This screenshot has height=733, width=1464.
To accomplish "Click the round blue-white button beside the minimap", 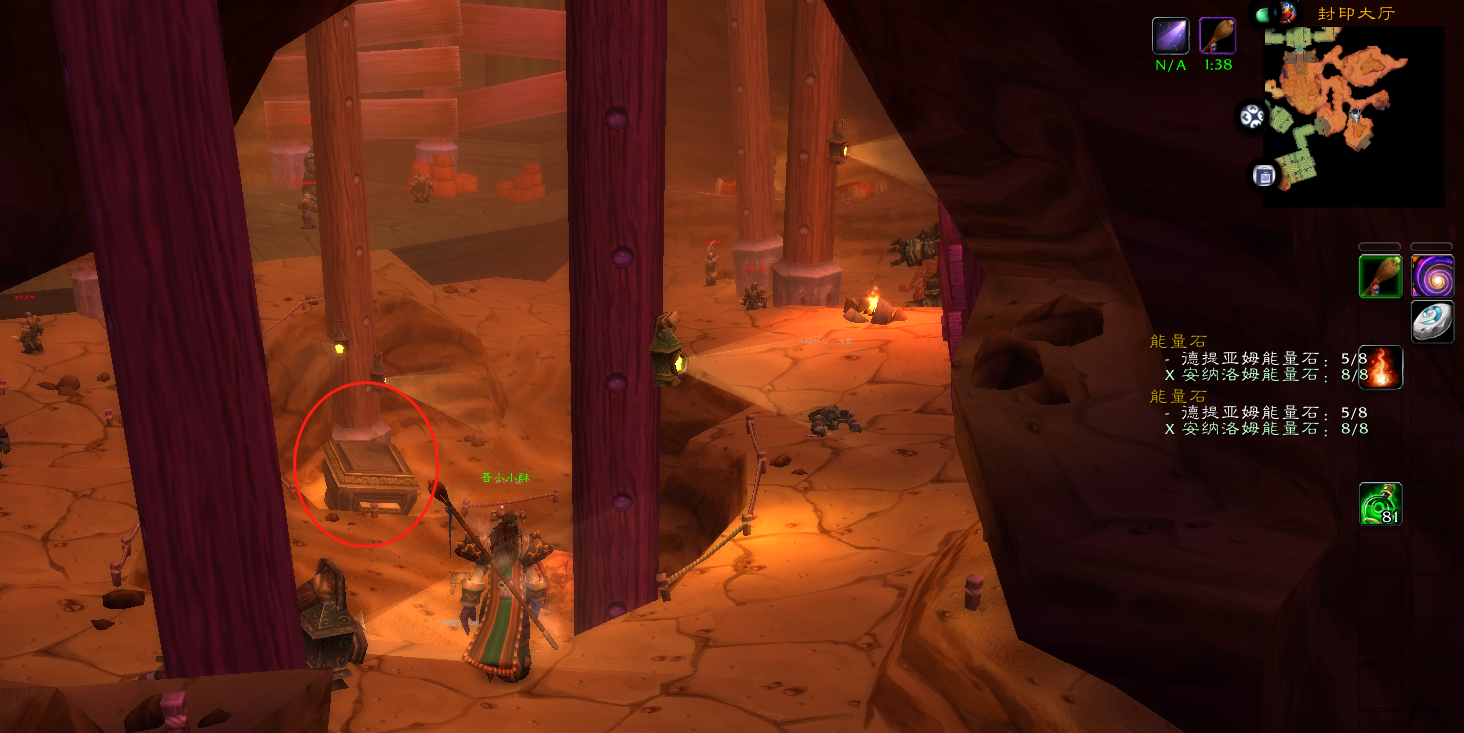I will pos(1252,117).
